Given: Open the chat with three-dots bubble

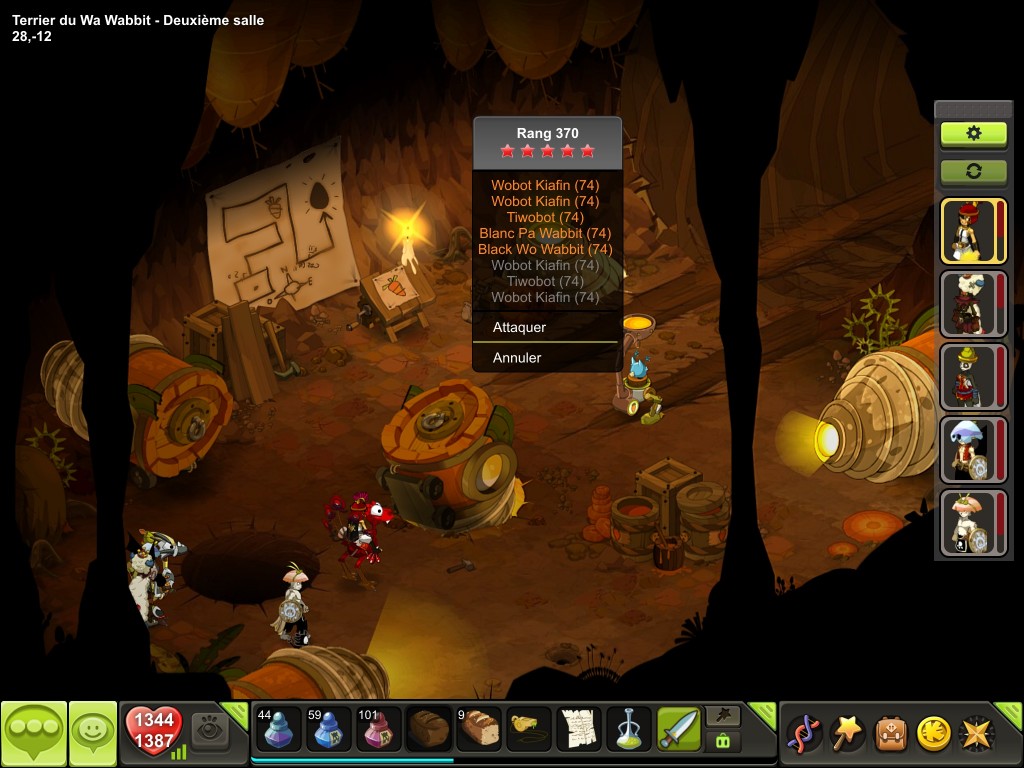Looking at the screenshot, I should pyautogui.click(x=34, y=733).
